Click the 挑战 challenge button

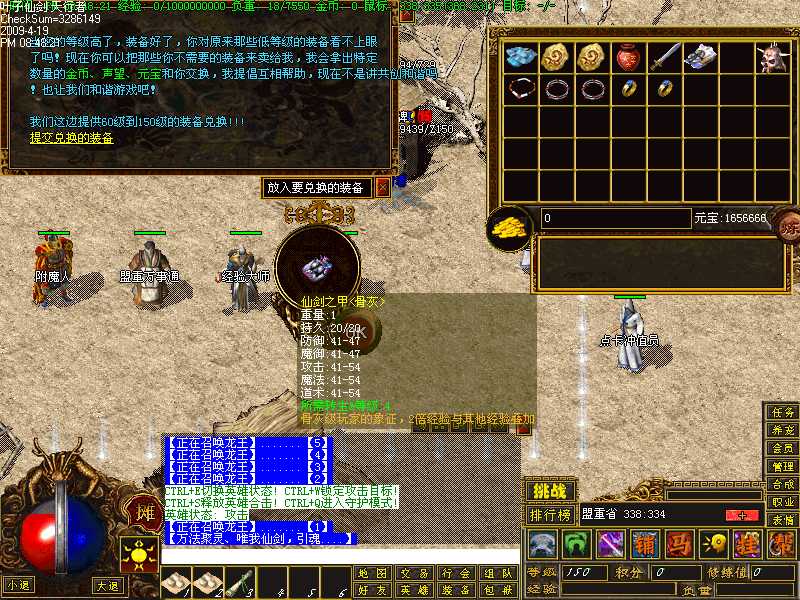tap(550, 491)
